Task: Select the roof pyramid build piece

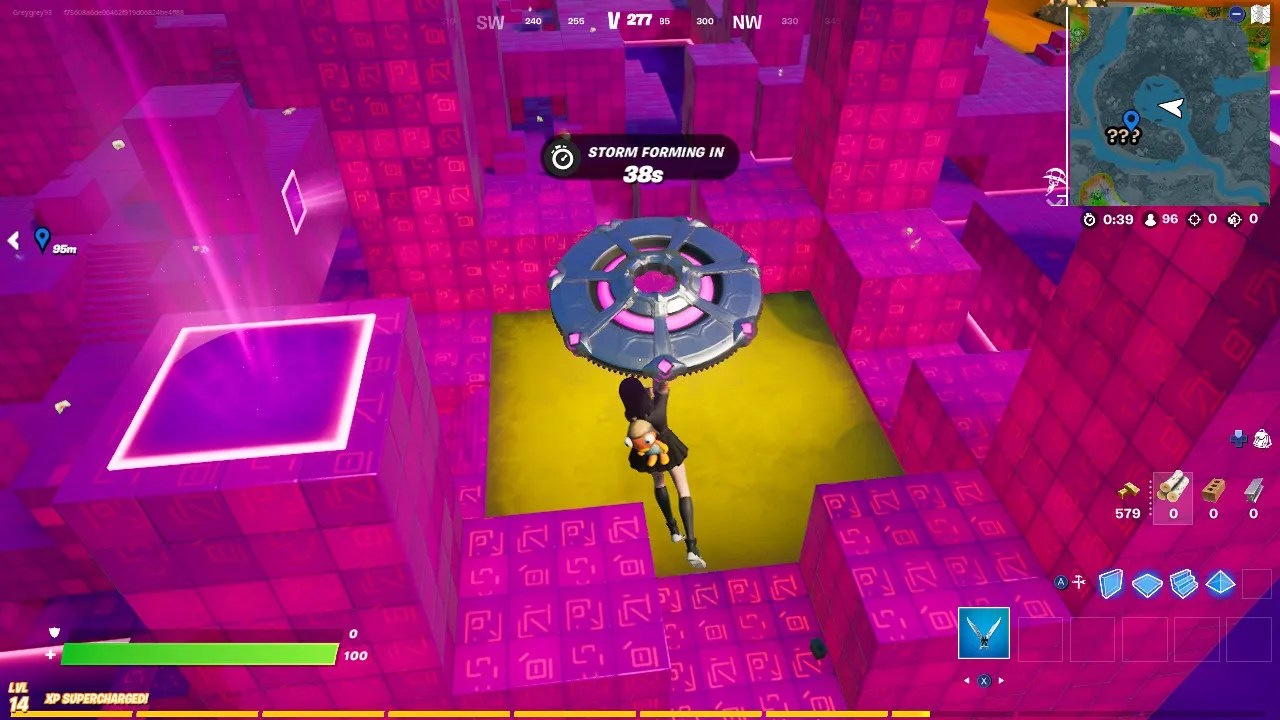Action: (x=1219, y=584)
